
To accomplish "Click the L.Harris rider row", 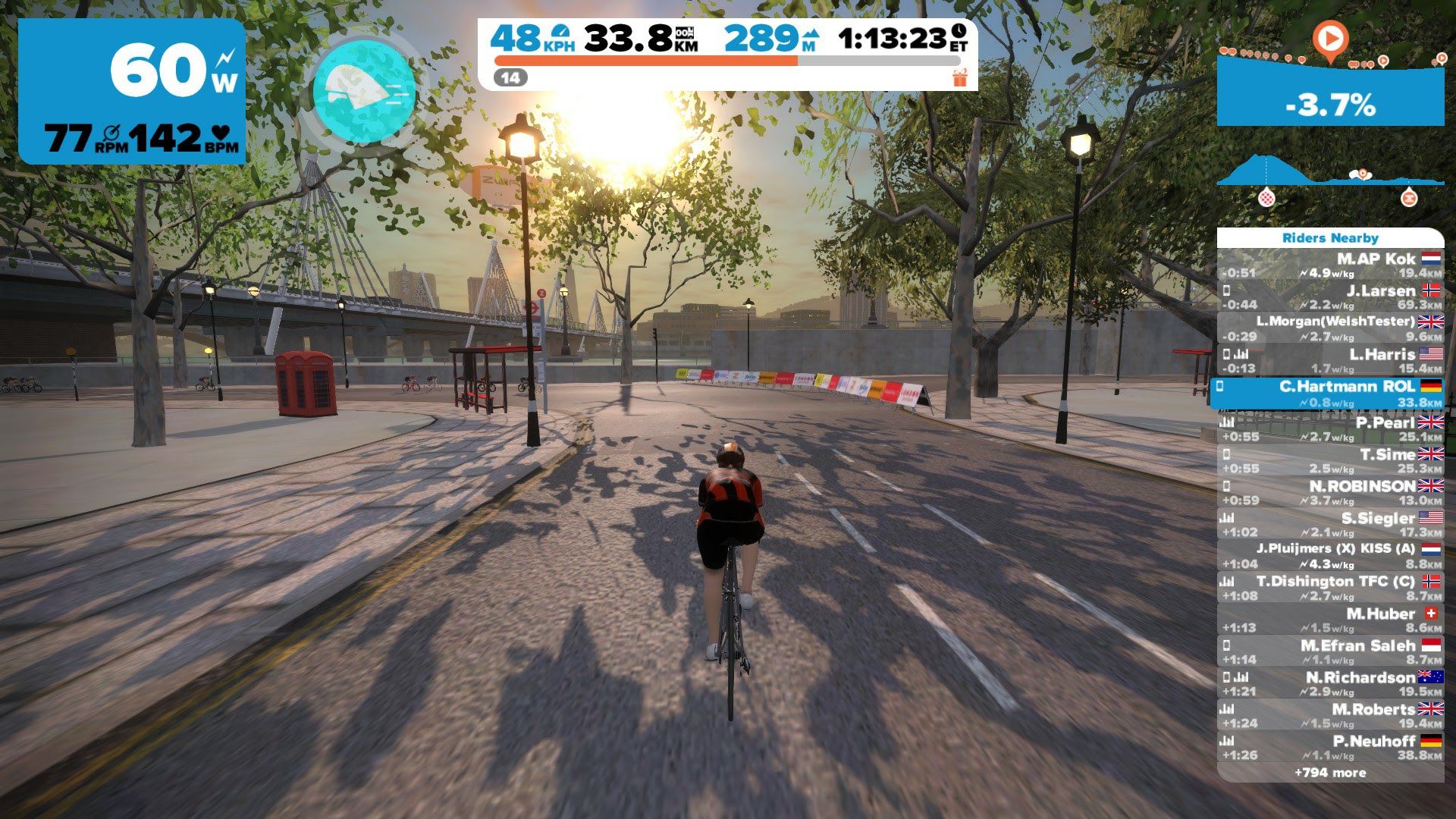I will 1330,361.
